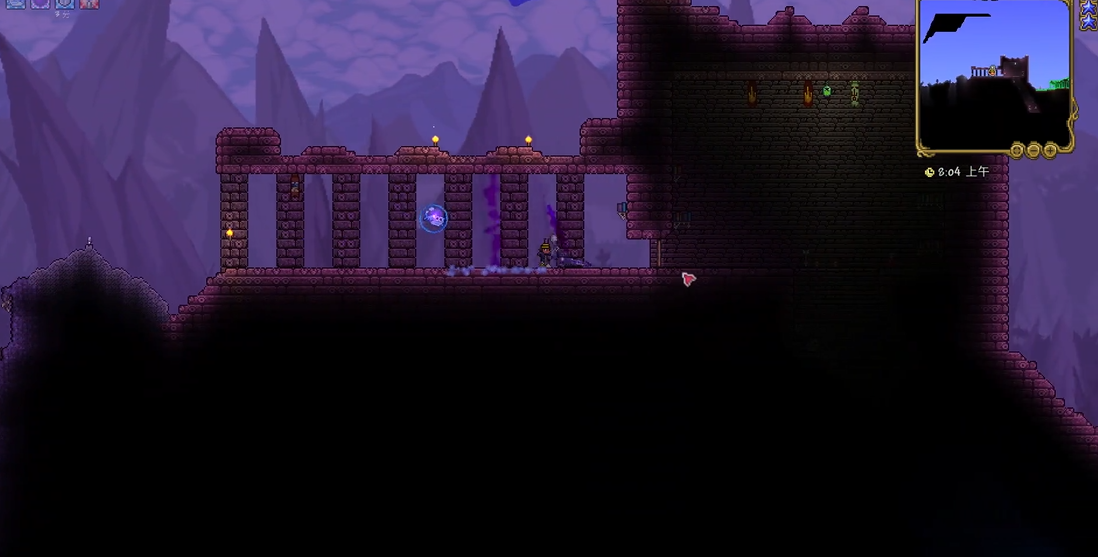Select the purple orb buff icon
The image size is (1098, 557).
point(39,3)
